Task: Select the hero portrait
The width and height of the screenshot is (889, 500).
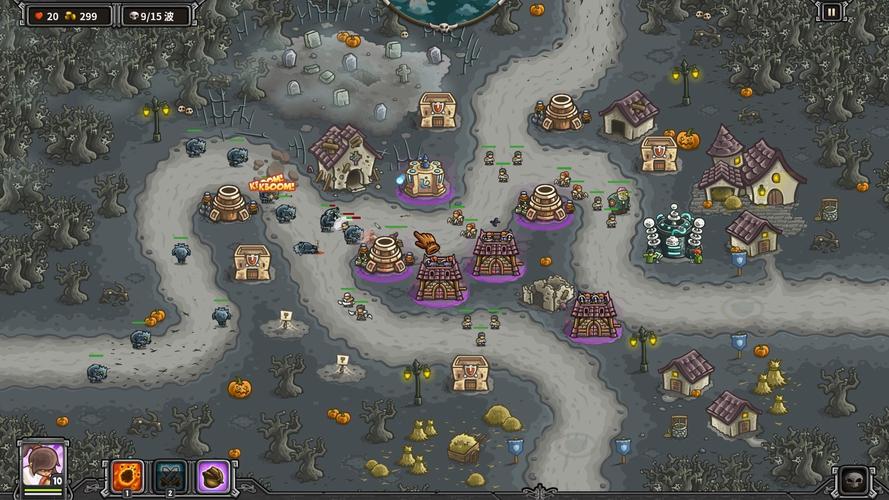Action: point(43,466)
